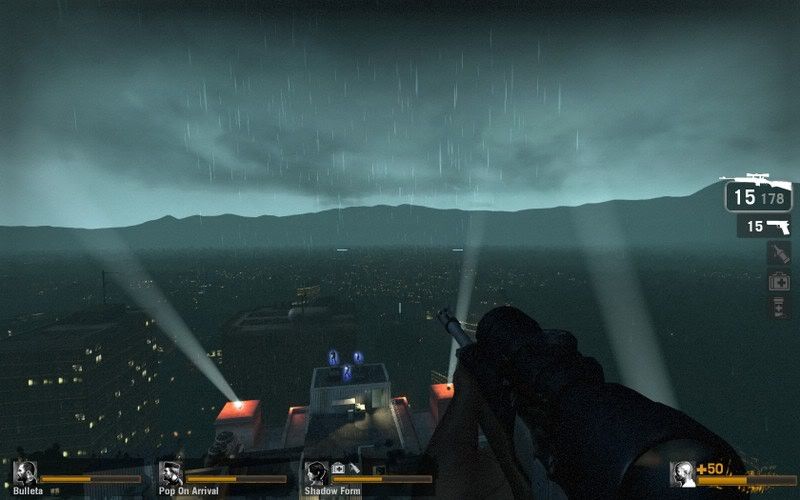Select the molotov throwable slot
The height and width of the screenshot is (500, 800).
click(779, 254)
